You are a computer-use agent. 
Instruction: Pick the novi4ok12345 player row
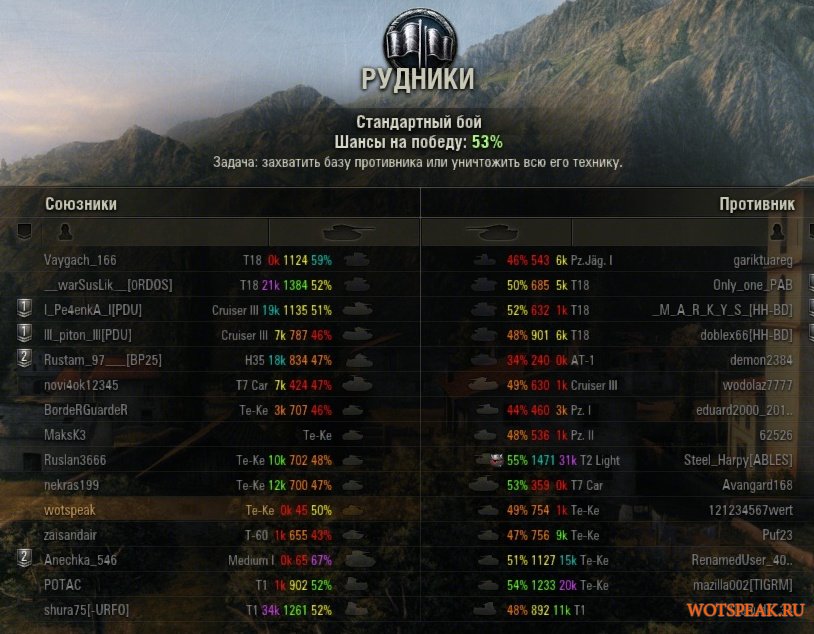[81, 385]
